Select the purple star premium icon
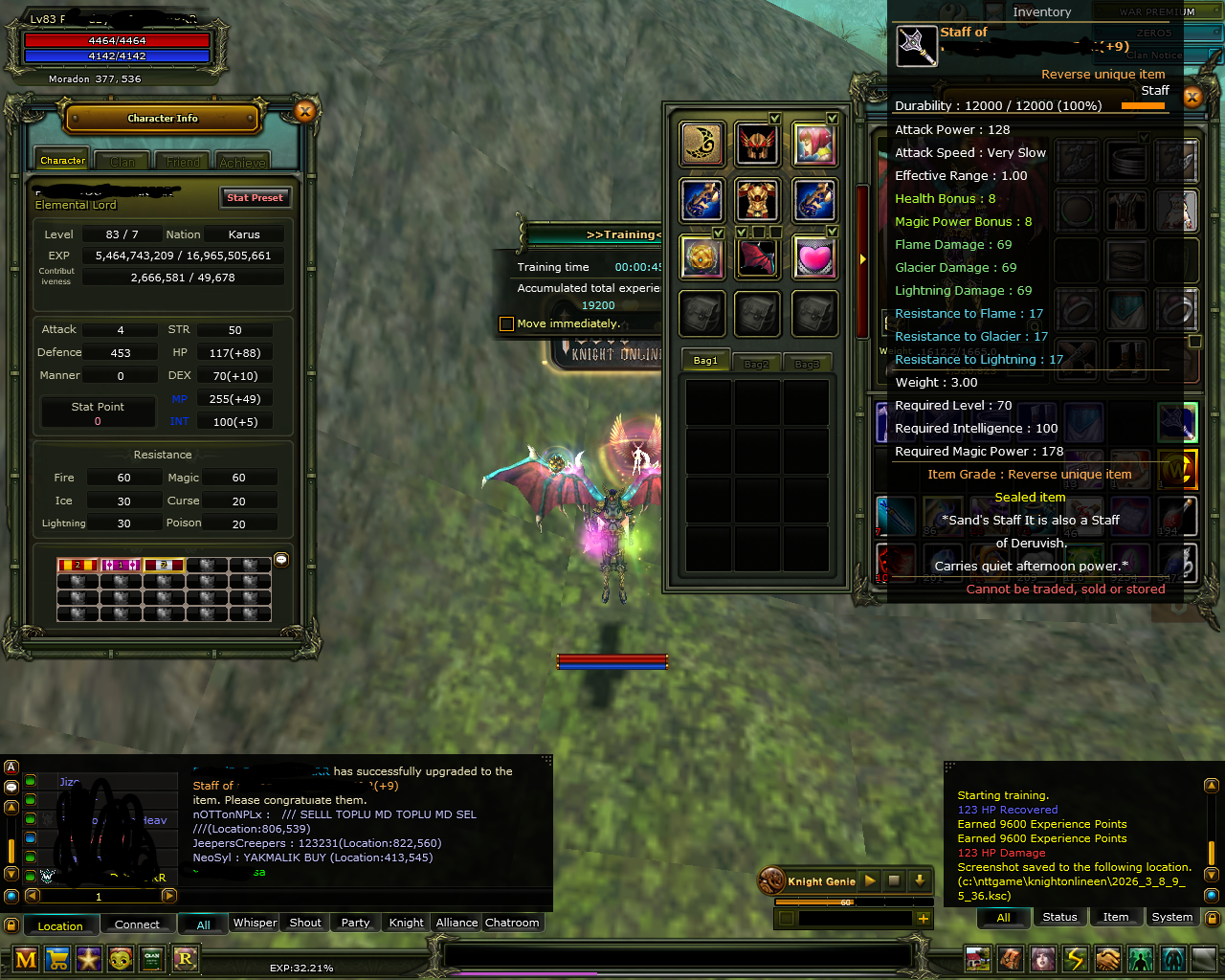Screen dimensions: 1225x980 [x=88, y=959]
